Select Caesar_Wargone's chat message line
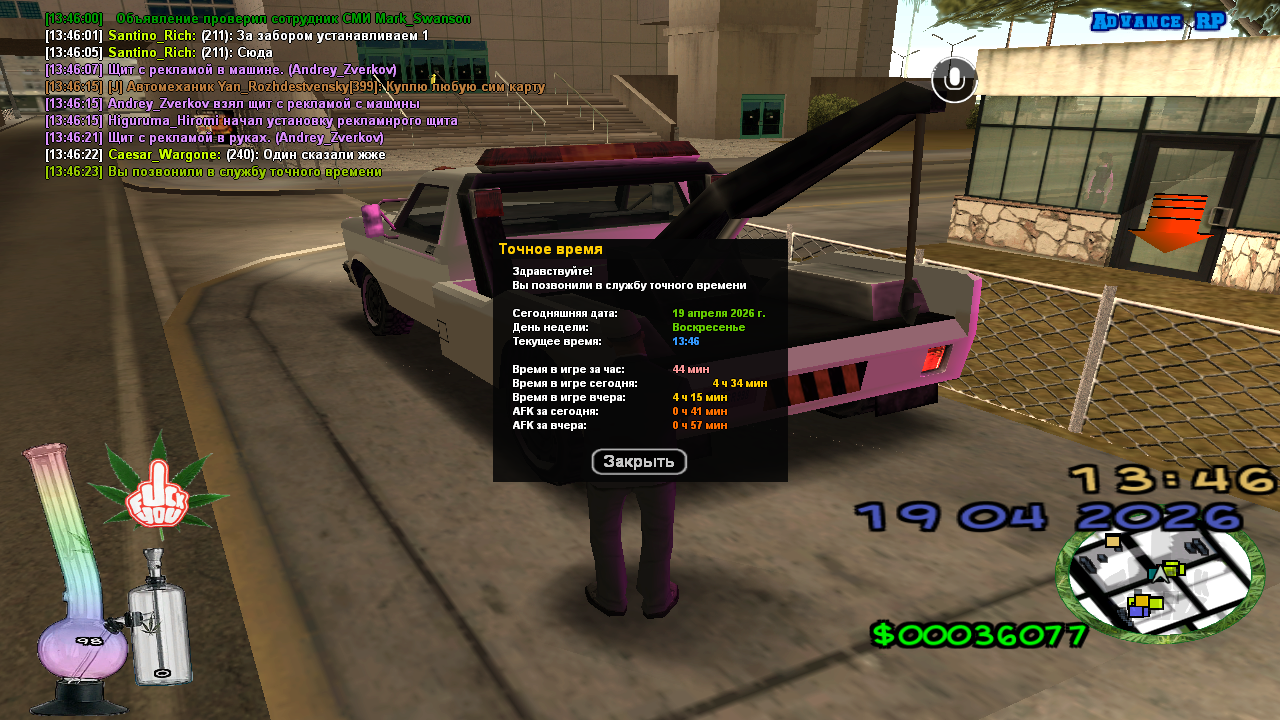The image size is (1280, 720). pyautogui.click(x=215, y=155)
